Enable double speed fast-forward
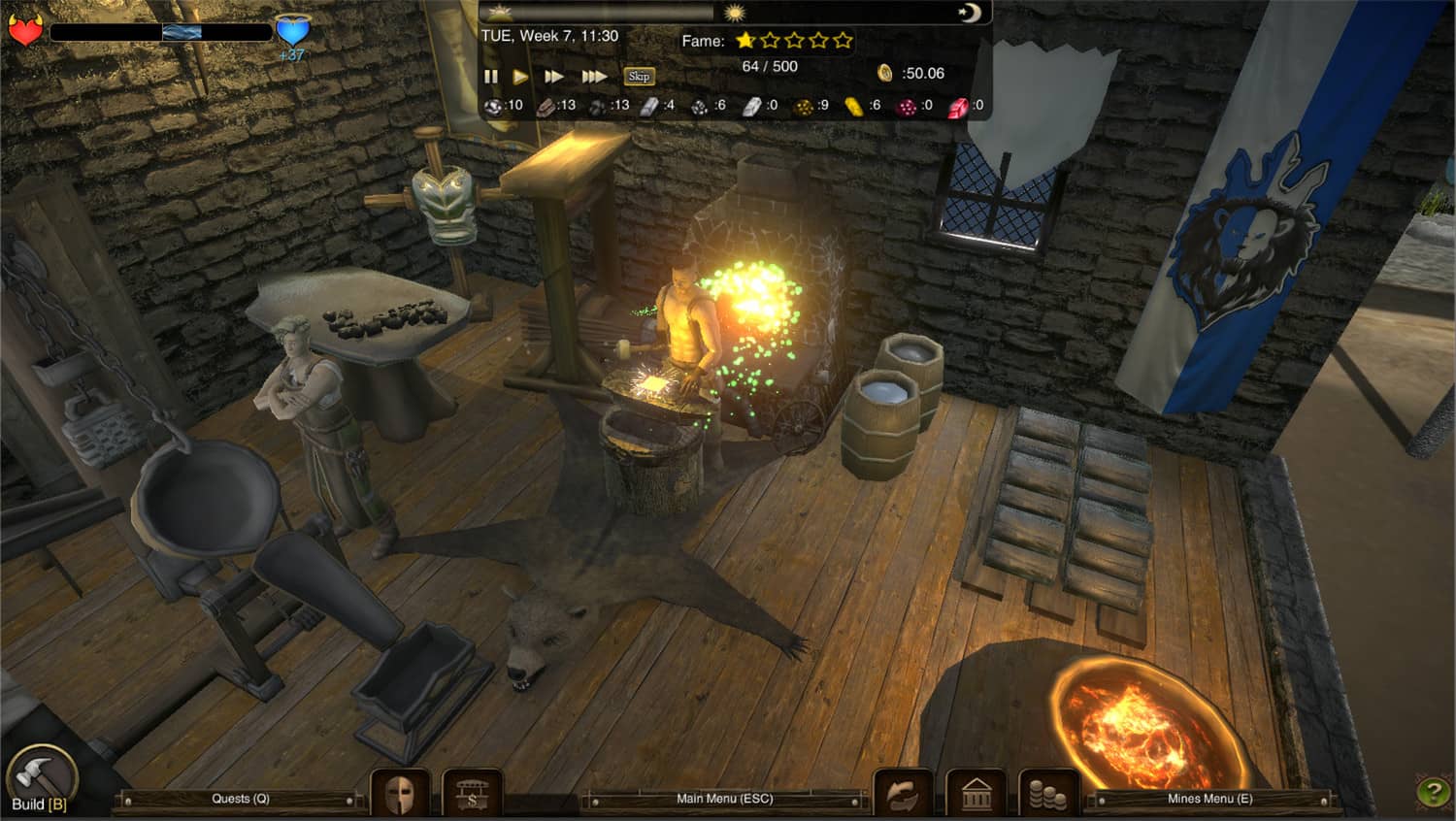Viewport: 1456px width, 821px height. (x=555, y=76)
